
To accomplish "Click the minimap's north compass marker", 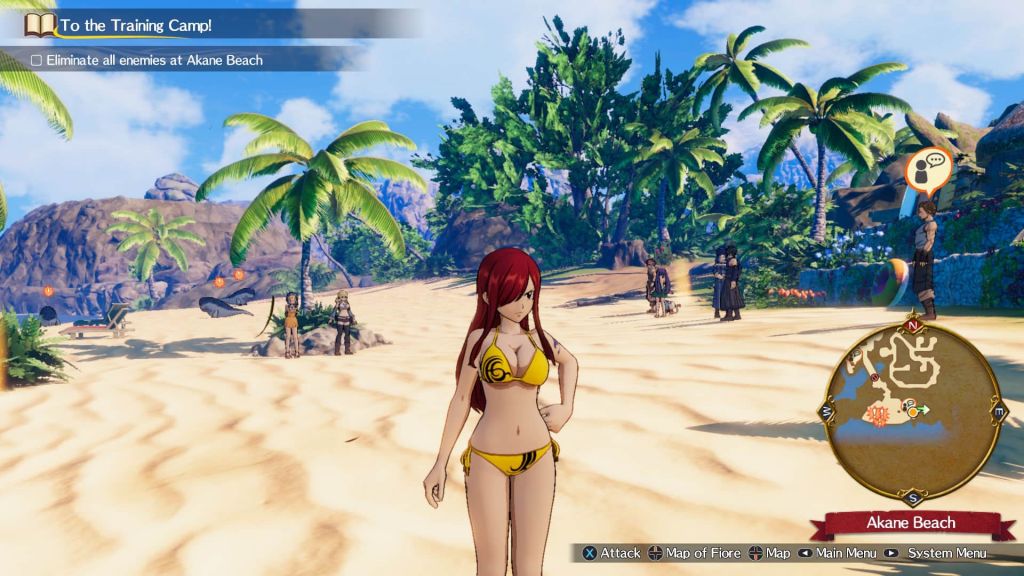I will pos(911,325).
